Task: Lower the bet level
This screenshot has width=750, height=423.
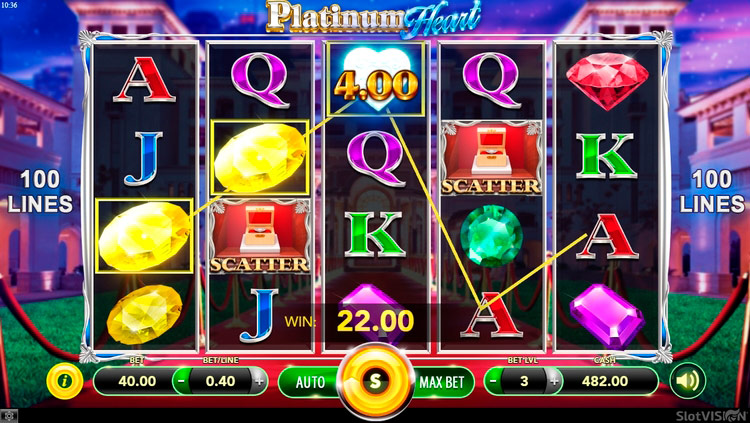Action: pyautogui.click(x=494, y=381)
